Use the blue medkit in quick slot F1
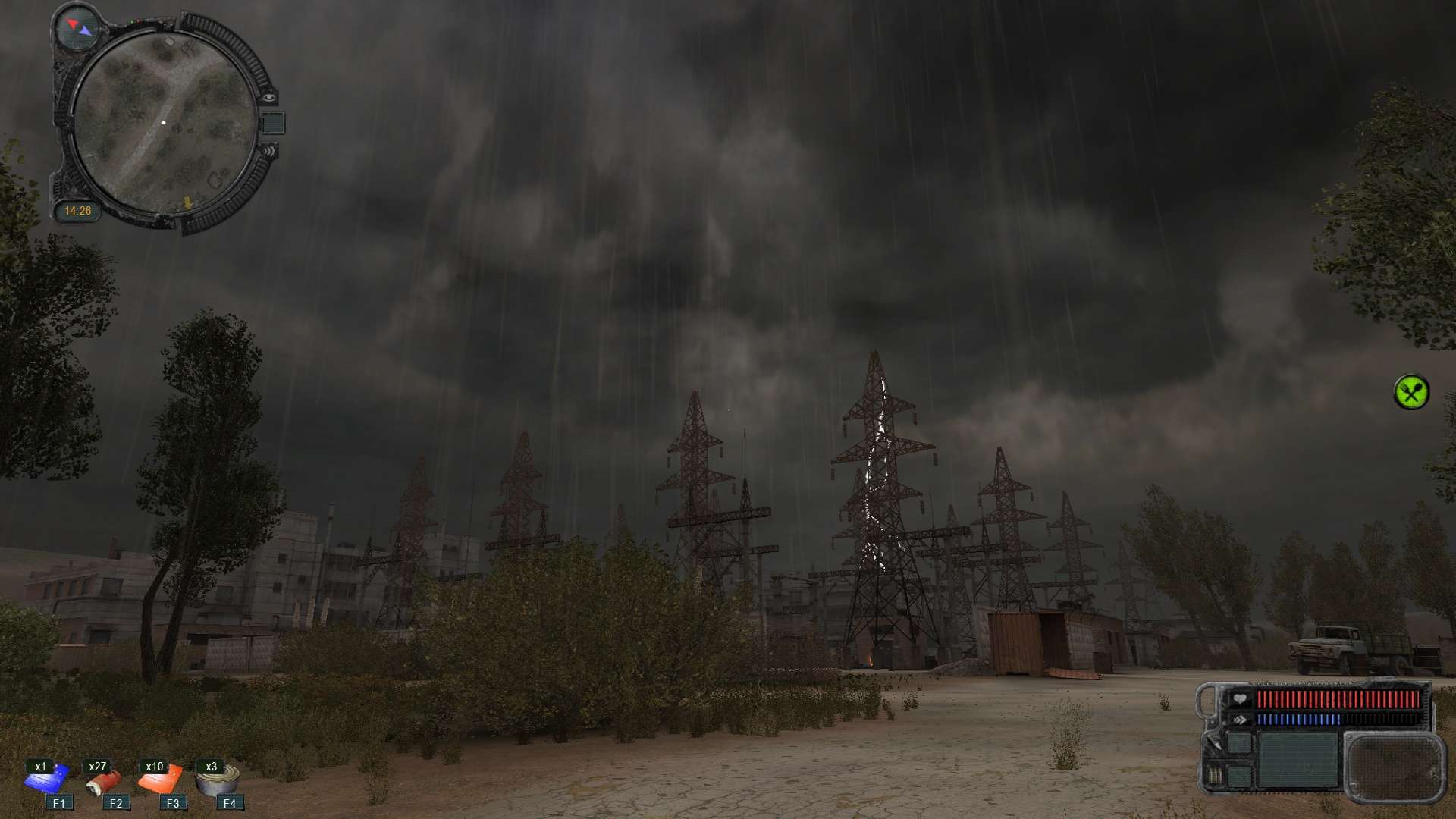Image resolution: width=1456 pixels, height=819 pixels. (x=47, y=779)
